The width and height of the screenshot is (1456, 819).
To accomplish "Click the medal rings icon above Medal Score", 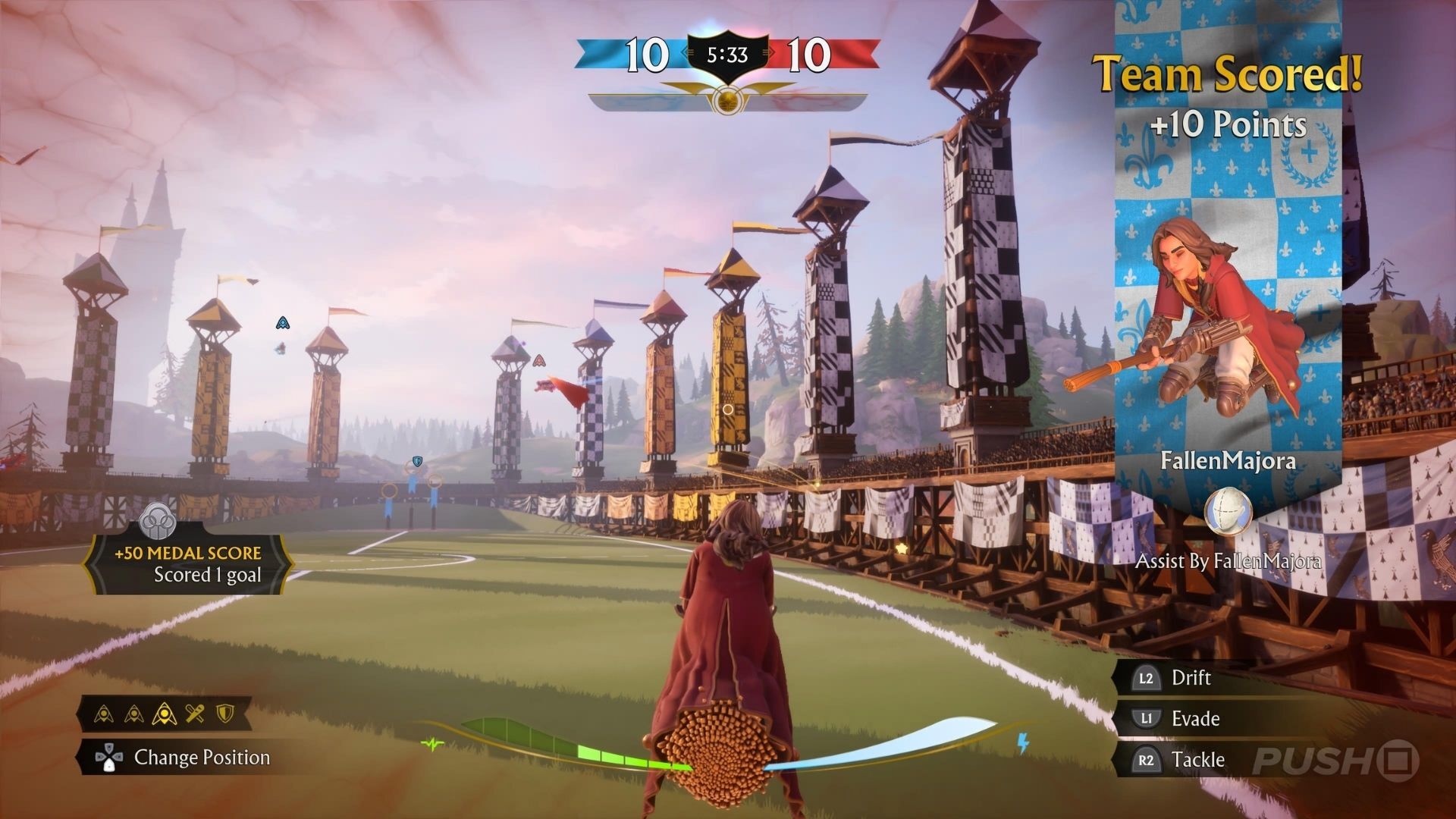I will (x=158, y=521).
